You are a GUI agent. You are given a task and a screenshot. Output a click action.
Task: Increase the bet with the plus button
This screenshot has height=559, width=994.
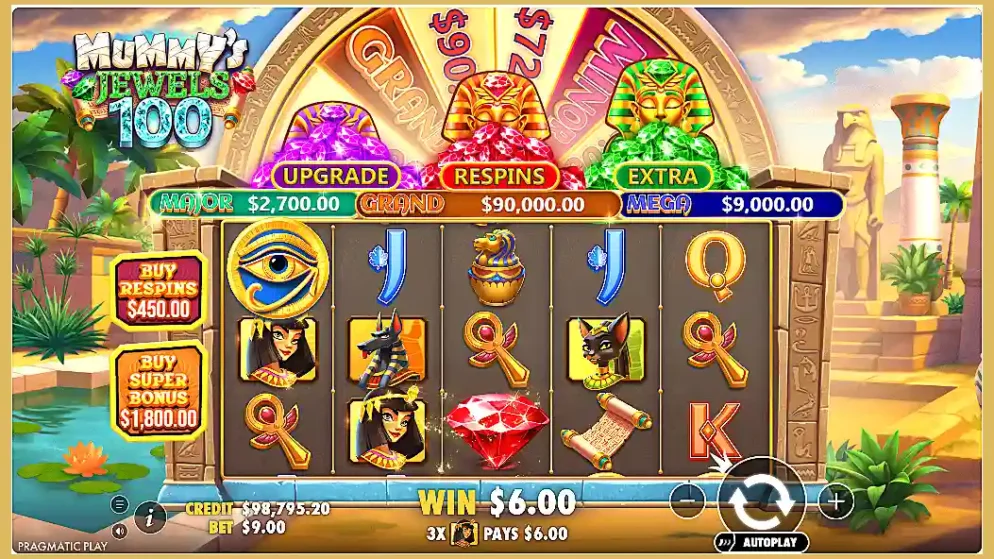pos(836,501)
